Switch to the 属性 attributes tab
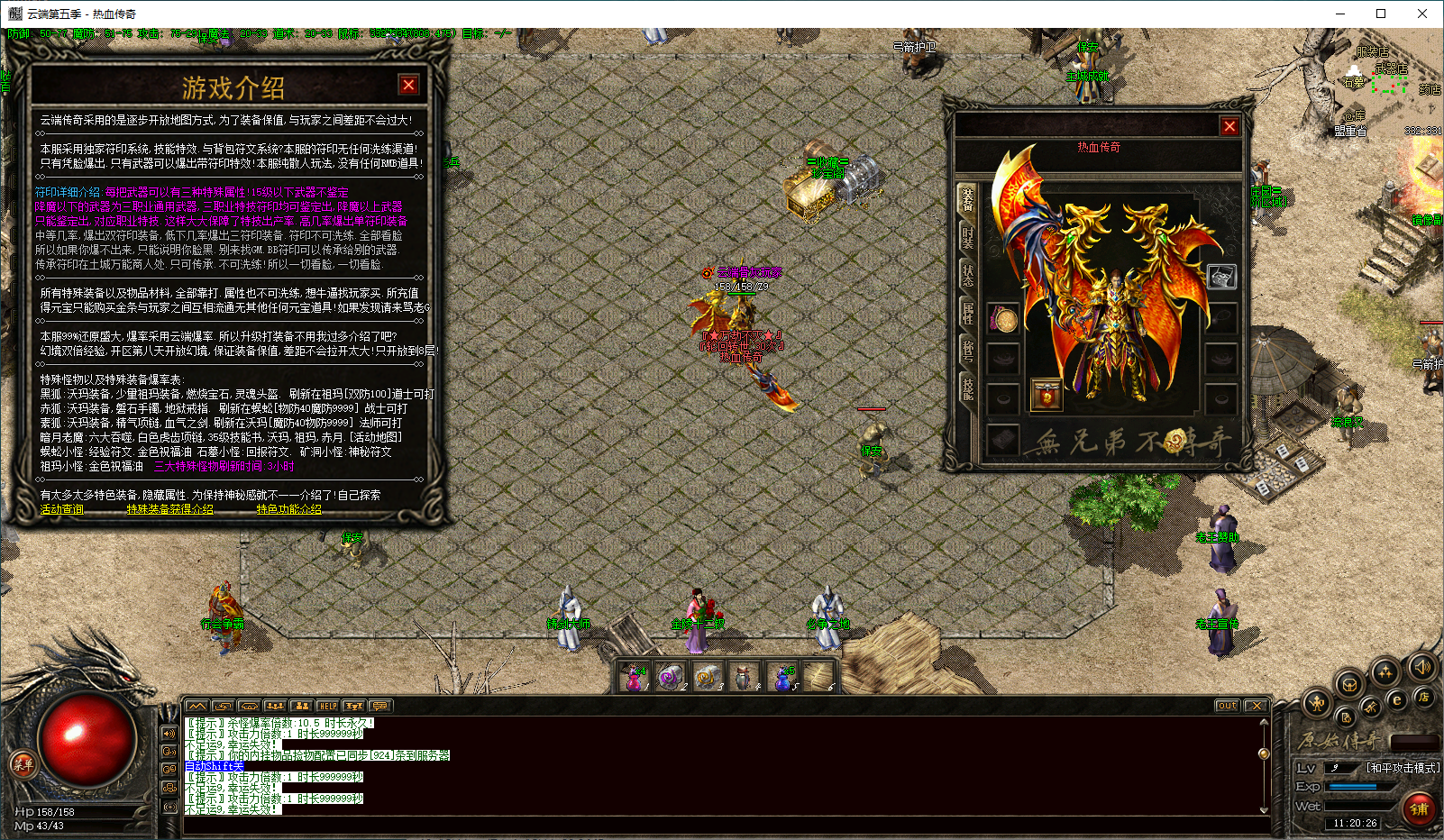Image resolution: width=1444 pixels, height=840 pixels. coord(967,313)
